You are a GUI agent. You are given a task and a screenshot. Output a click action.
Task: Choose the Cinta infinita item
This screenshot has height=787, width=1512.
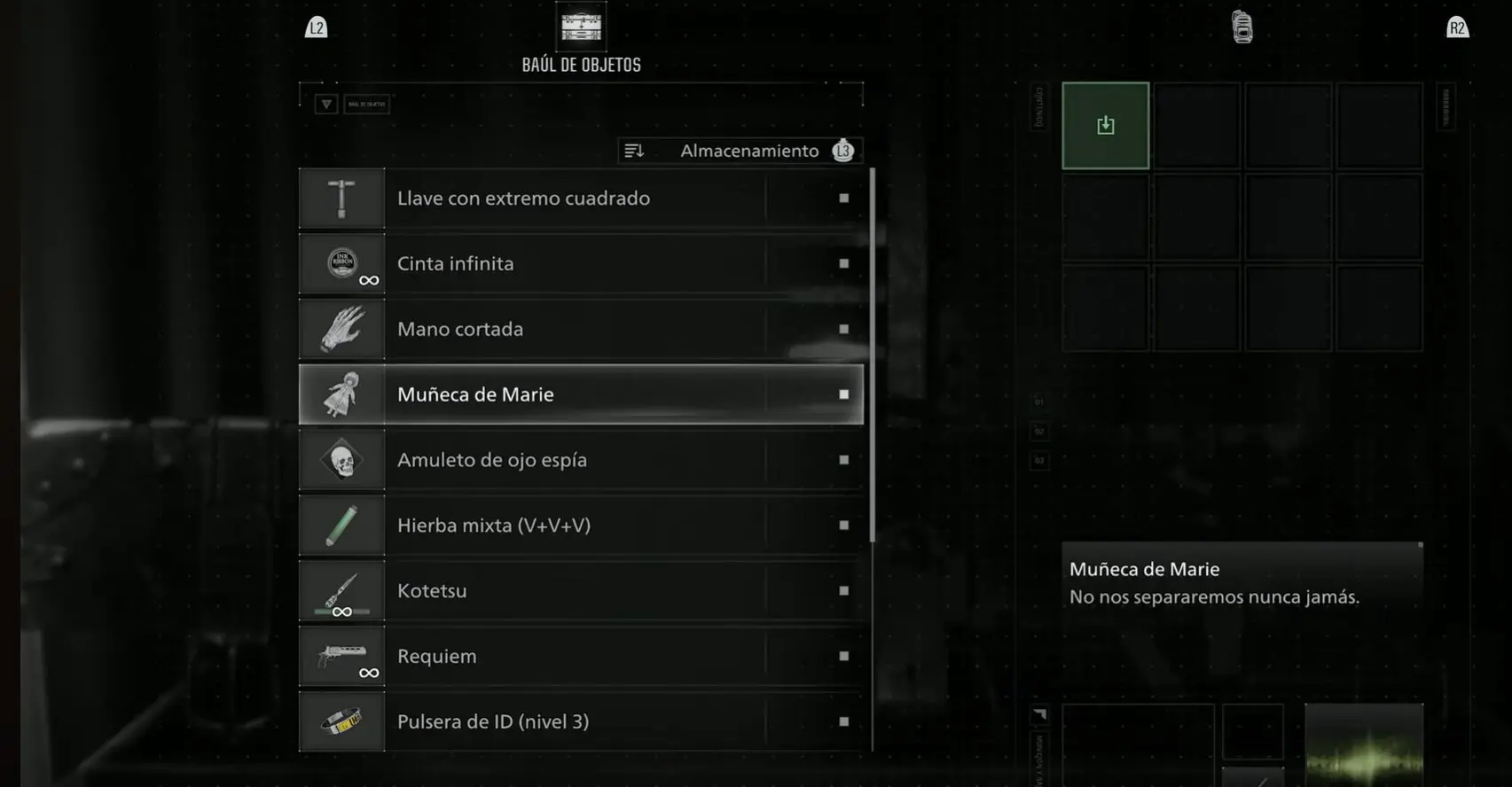coord(581,264)
